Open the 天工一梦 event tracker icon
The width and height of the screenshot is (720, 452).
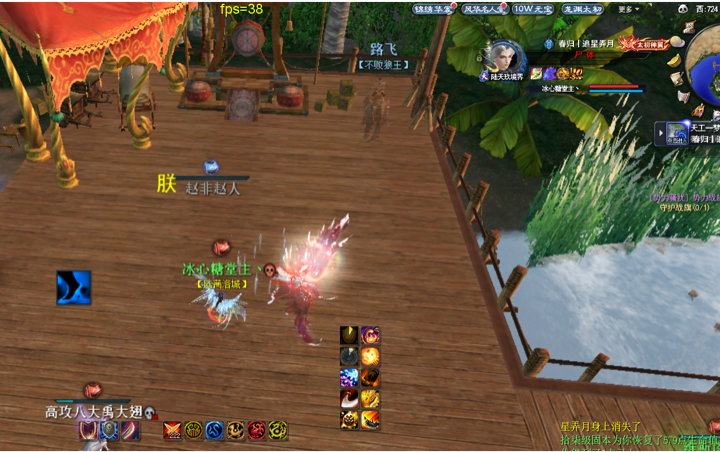point(677,131)
